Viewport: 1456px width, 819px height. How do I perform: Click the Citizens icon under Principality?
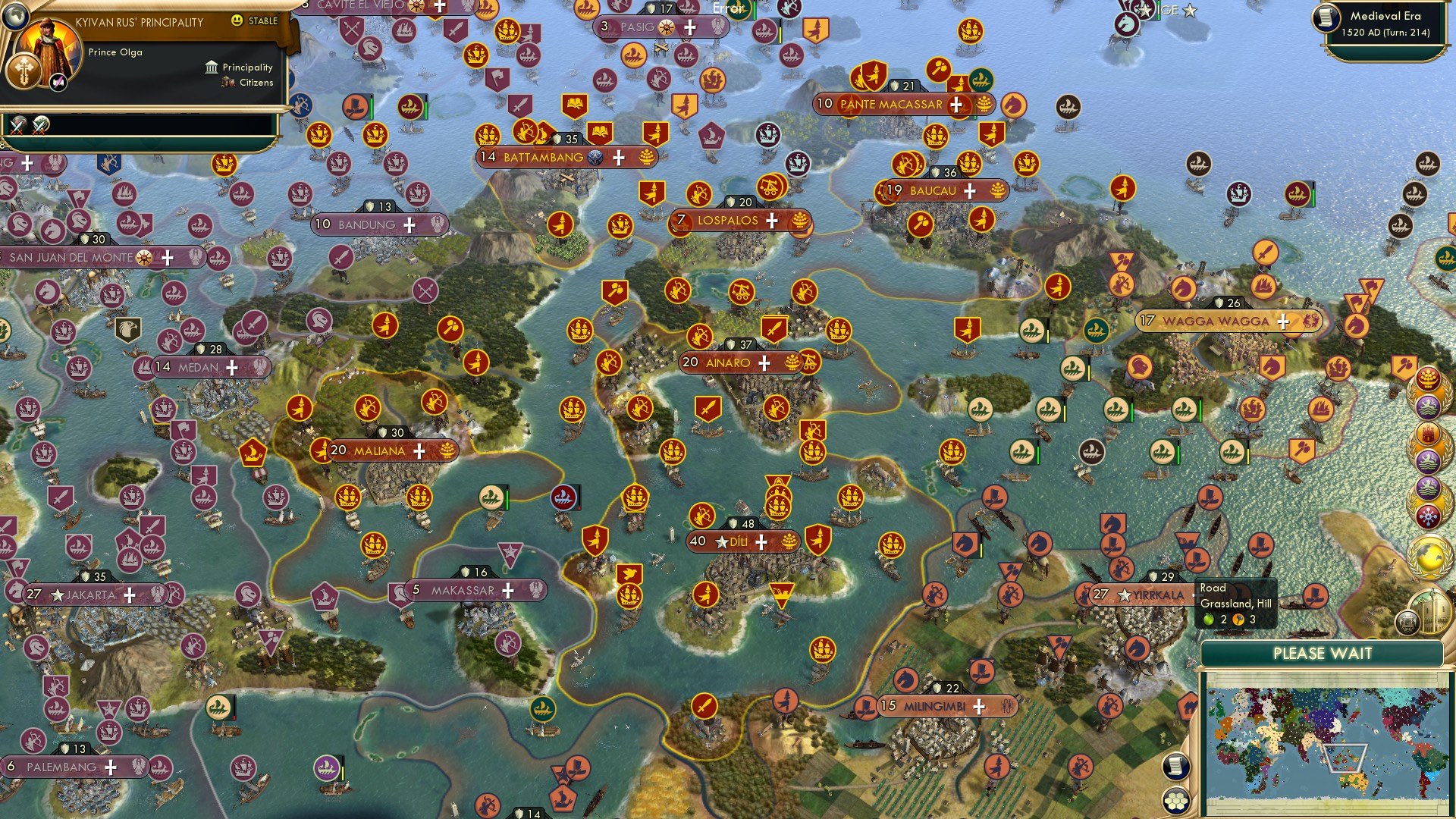click(227, 83)
